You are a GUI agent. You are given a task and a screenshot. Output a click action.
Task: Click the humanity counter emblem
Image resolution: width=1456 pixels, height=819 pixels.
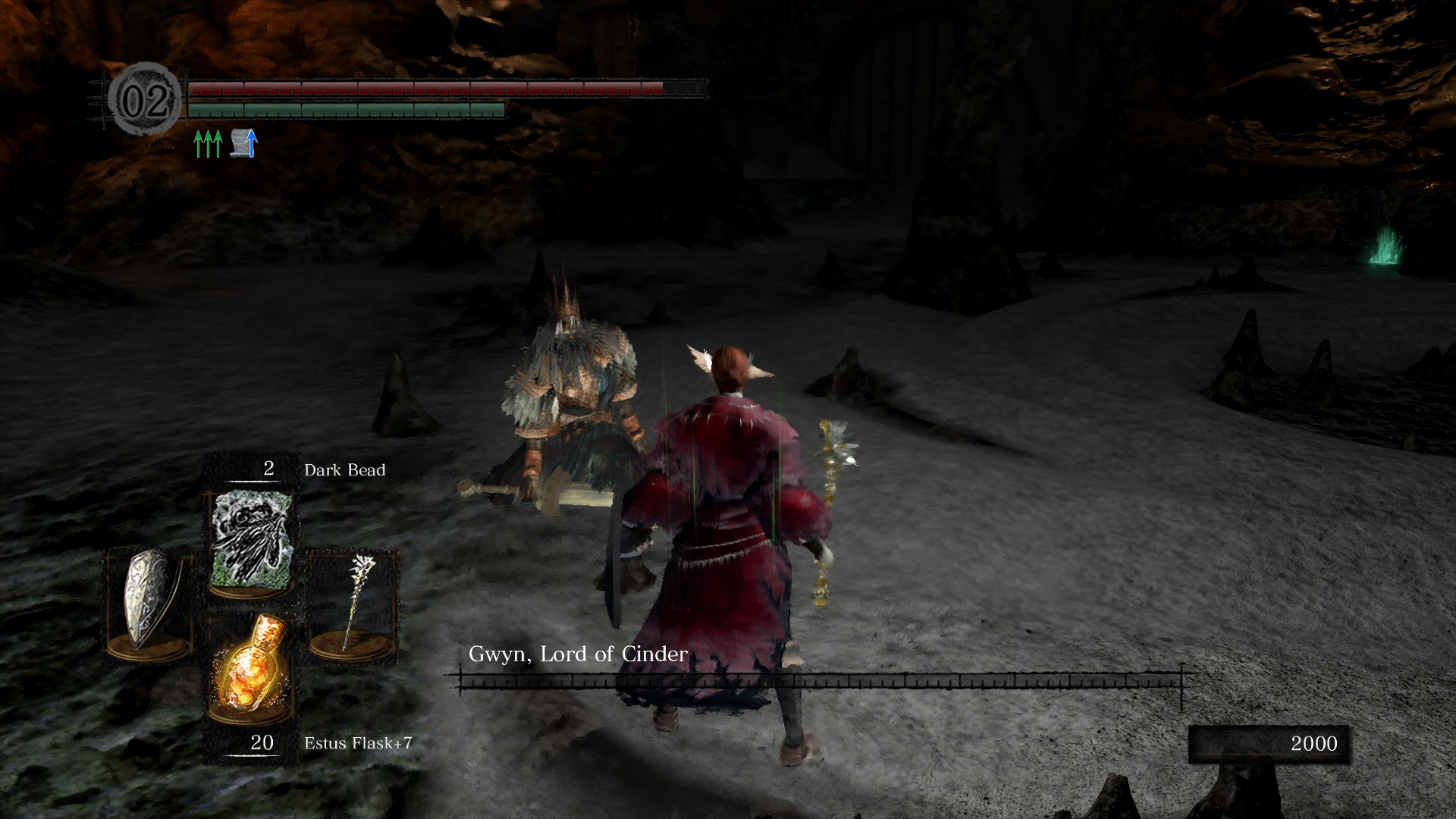[x=145, y=101]
